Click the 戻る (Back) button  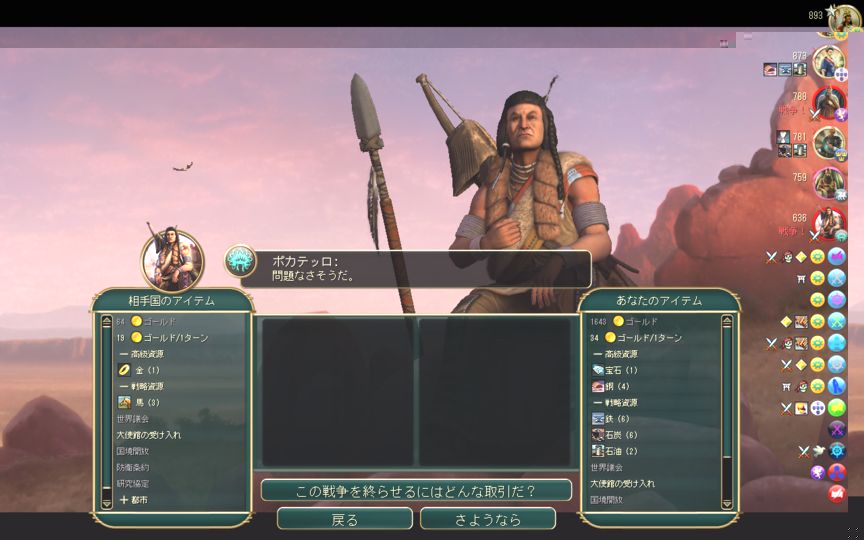click(x=344, y=519)
